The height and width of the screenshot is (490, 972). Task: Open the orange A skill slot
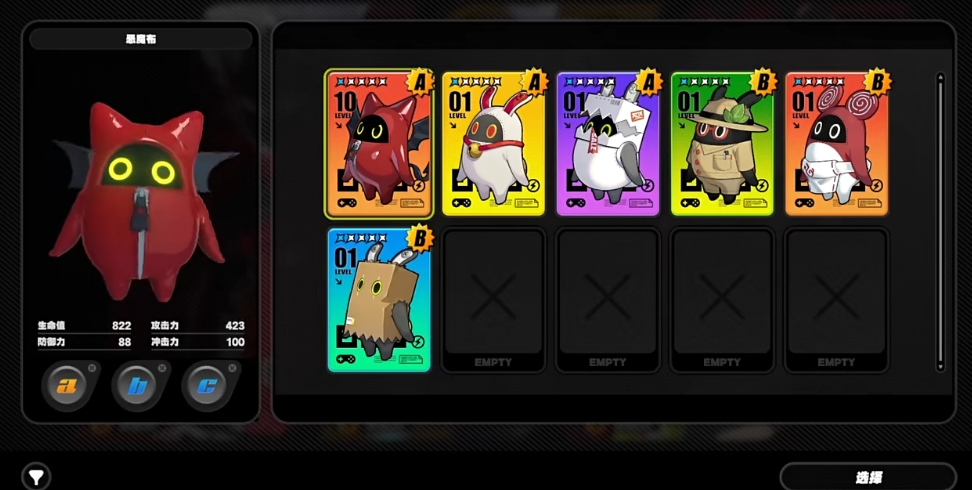pos(69,386)
